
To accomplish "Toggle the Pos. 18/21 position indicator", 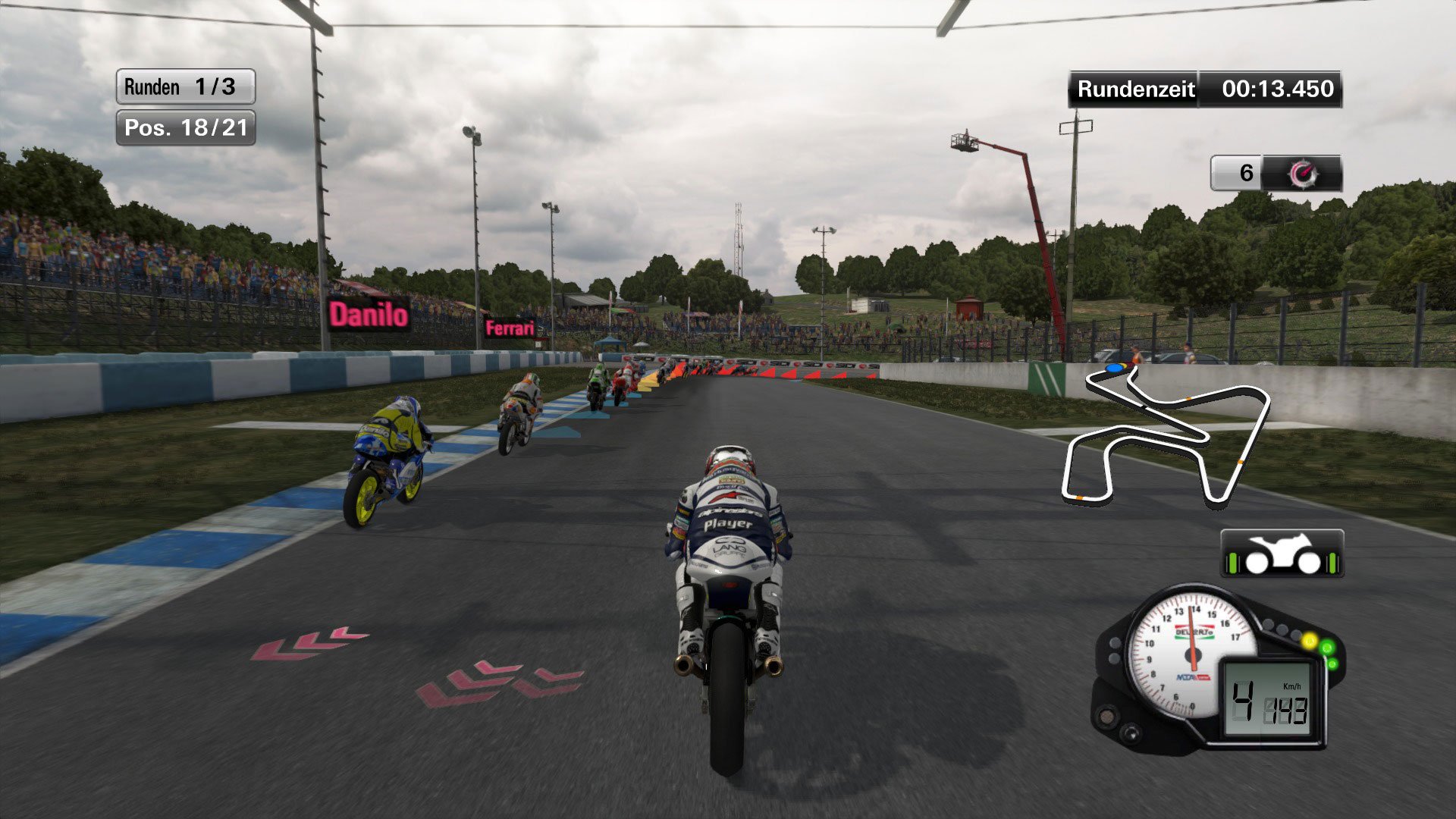I will (184, 128).
